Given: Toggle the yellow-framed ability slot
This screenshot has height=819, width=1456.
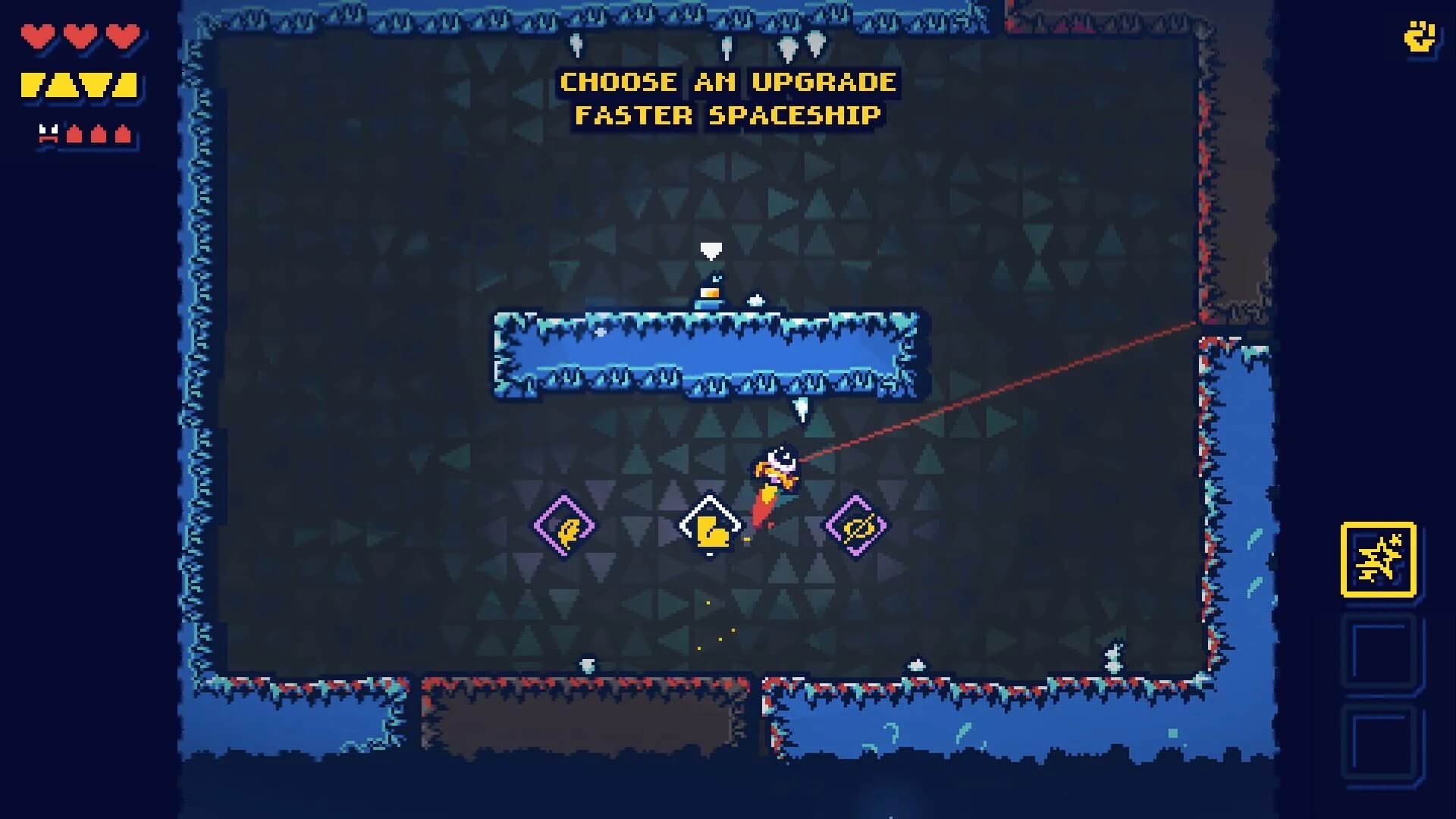Looking at the screenshot, I should click(1377, 561).
